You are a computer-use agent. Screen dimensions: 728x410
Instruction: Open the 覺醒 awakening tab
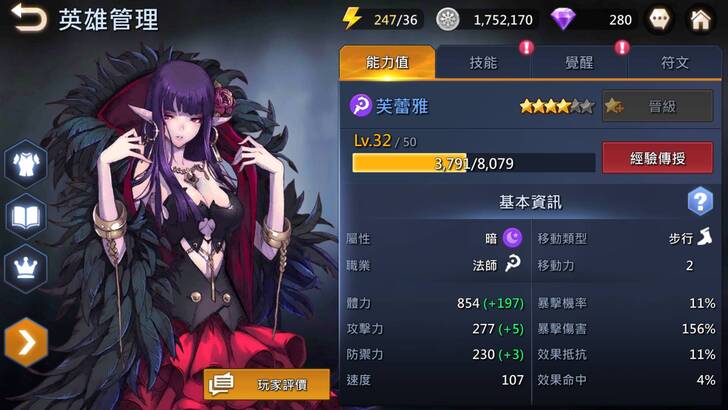579,62
